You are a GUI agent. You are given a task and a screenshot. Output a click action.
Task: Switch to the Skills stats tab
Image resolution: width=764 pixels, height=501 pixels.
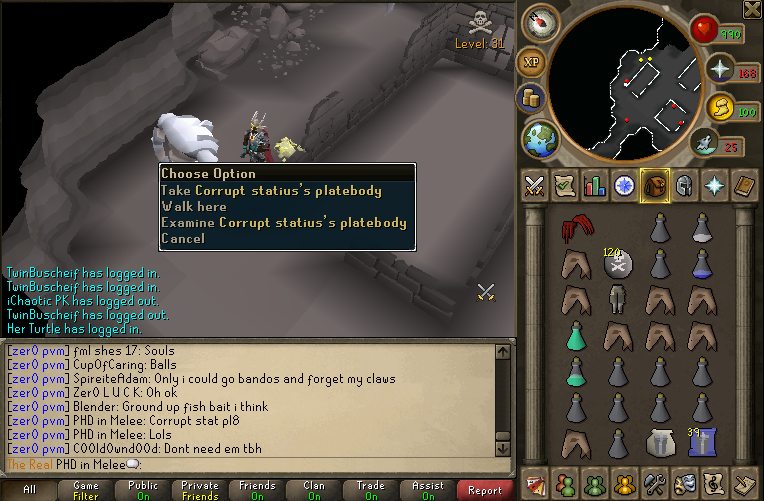pos(595,185)
